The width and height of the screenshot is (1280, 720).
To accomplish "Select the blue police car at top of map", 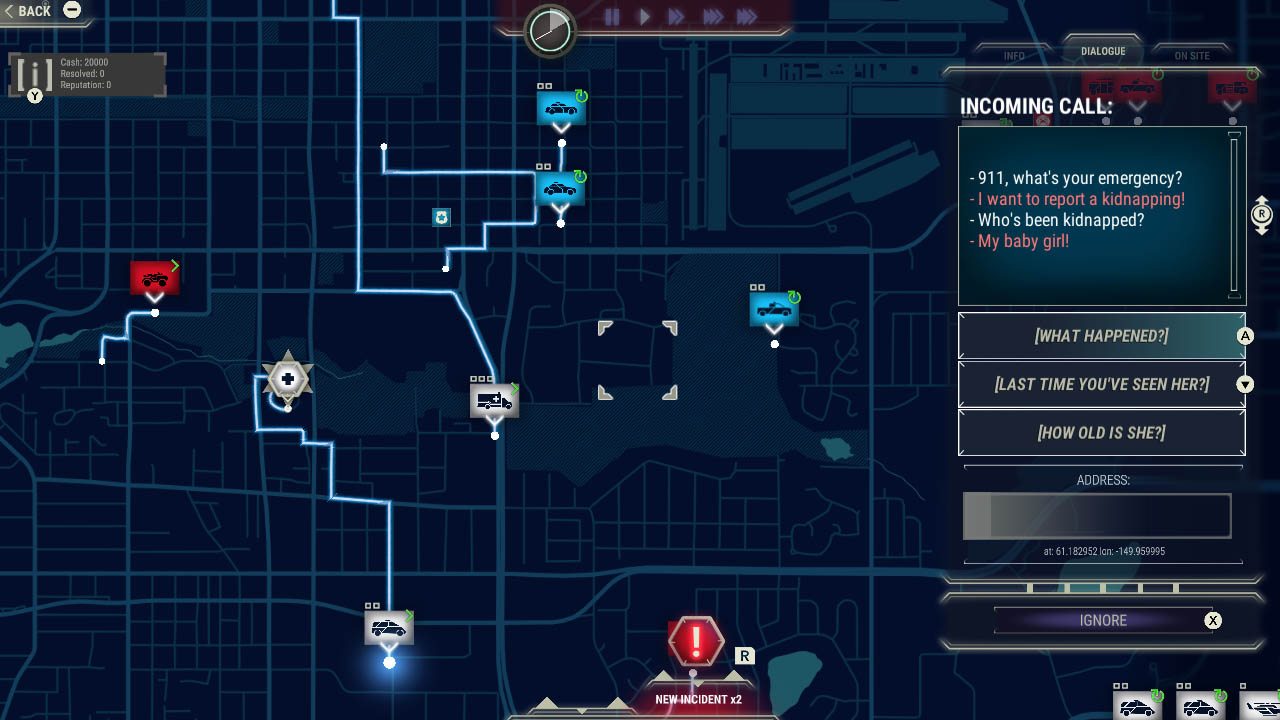I will click(x=561, y=108).
